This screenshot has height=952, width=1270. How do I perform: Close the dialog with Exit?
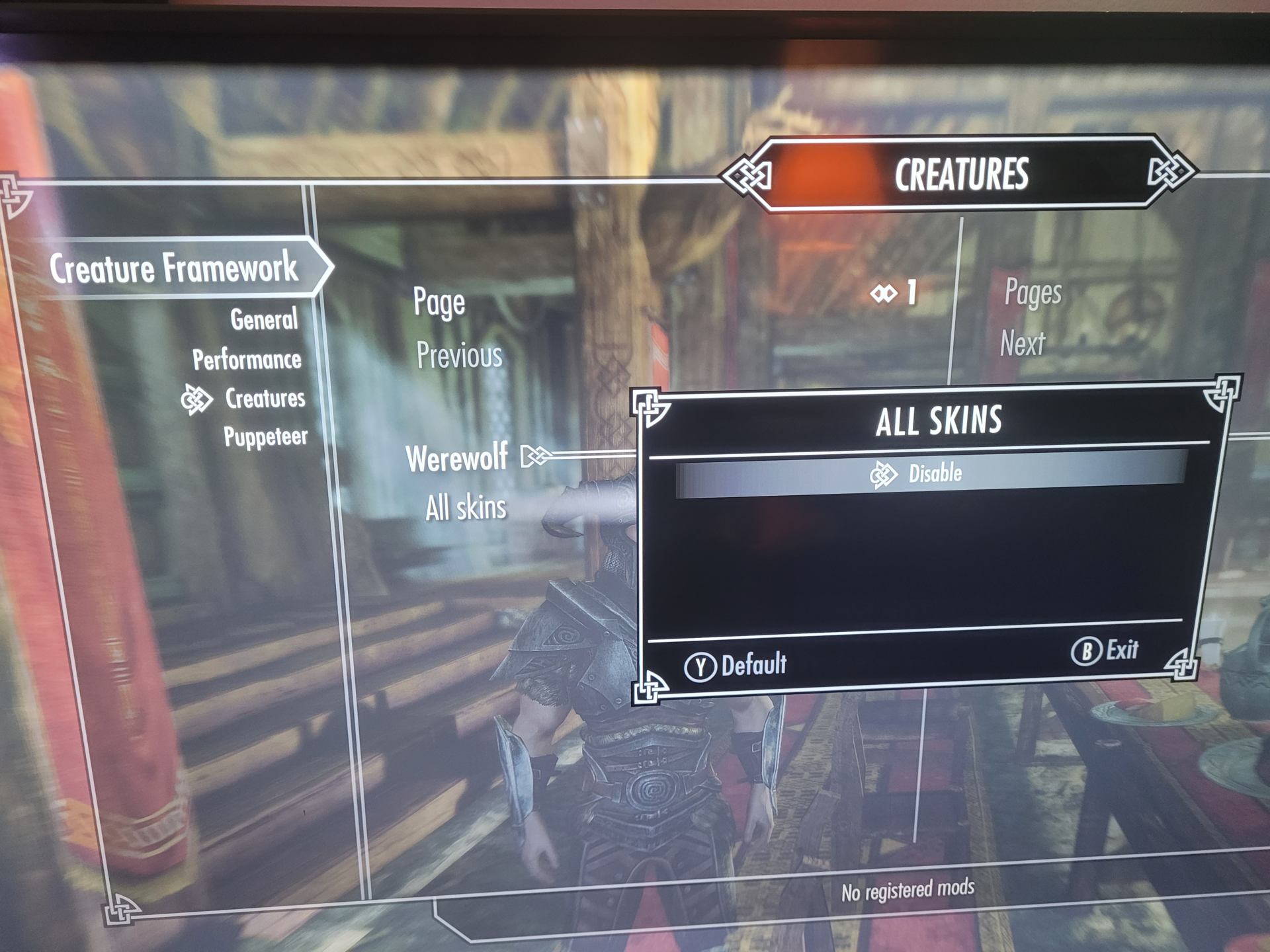coord(1106,651)
